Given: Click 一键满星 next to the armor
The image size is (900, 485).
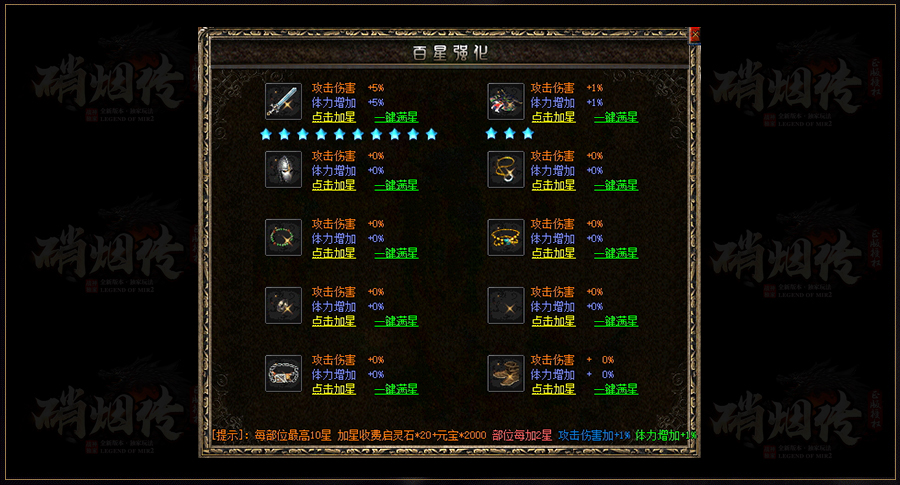Looking at the screenshot, I should pyautogui.click(x=616, y=117).
